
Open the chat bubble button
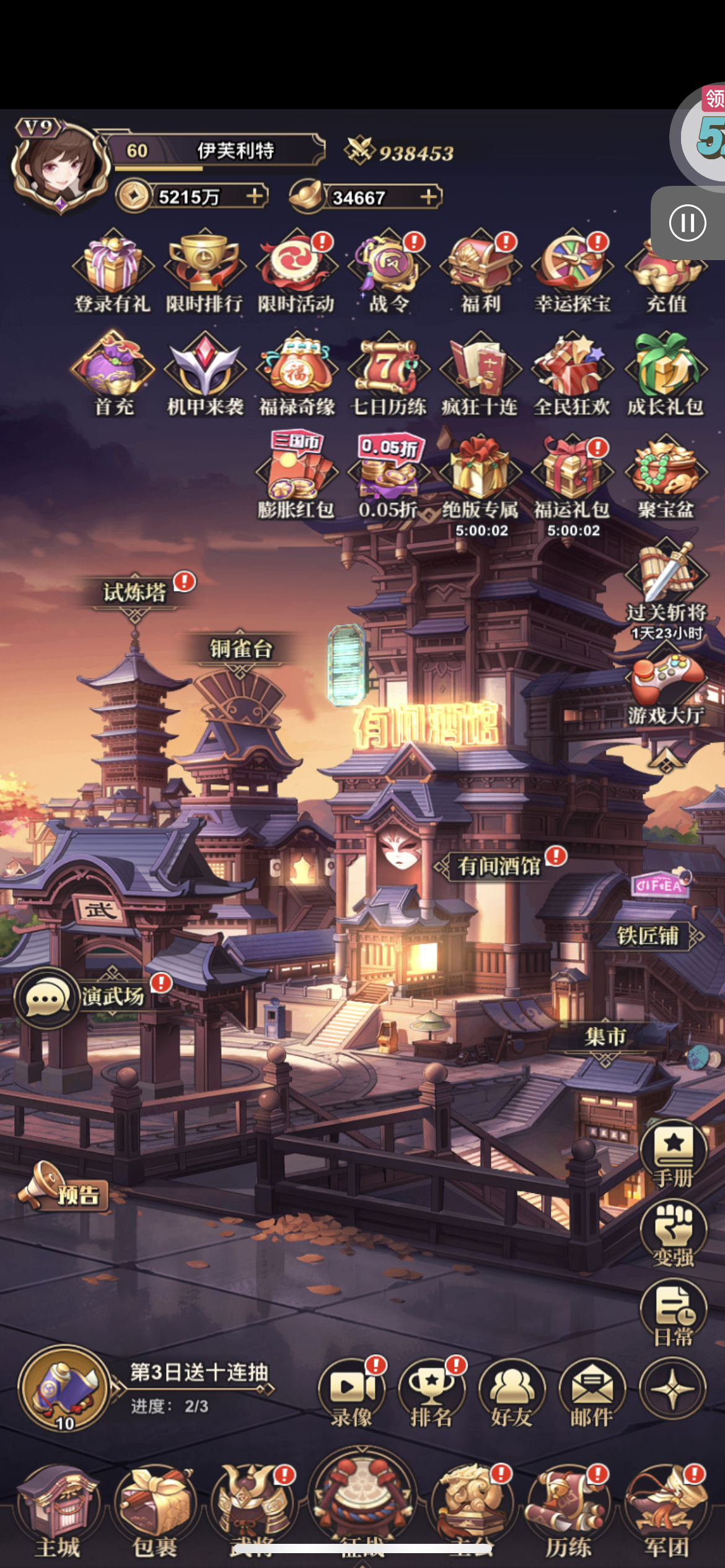click(45, 998)
